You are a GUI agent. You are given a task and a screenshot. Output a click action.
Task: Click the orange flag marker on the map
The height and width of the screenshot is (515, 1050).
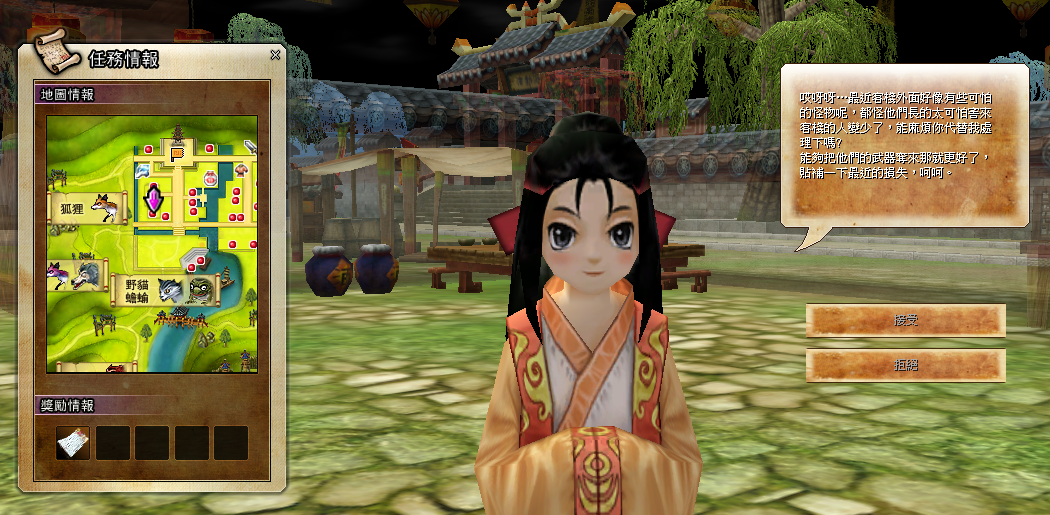tap(178, 153)
